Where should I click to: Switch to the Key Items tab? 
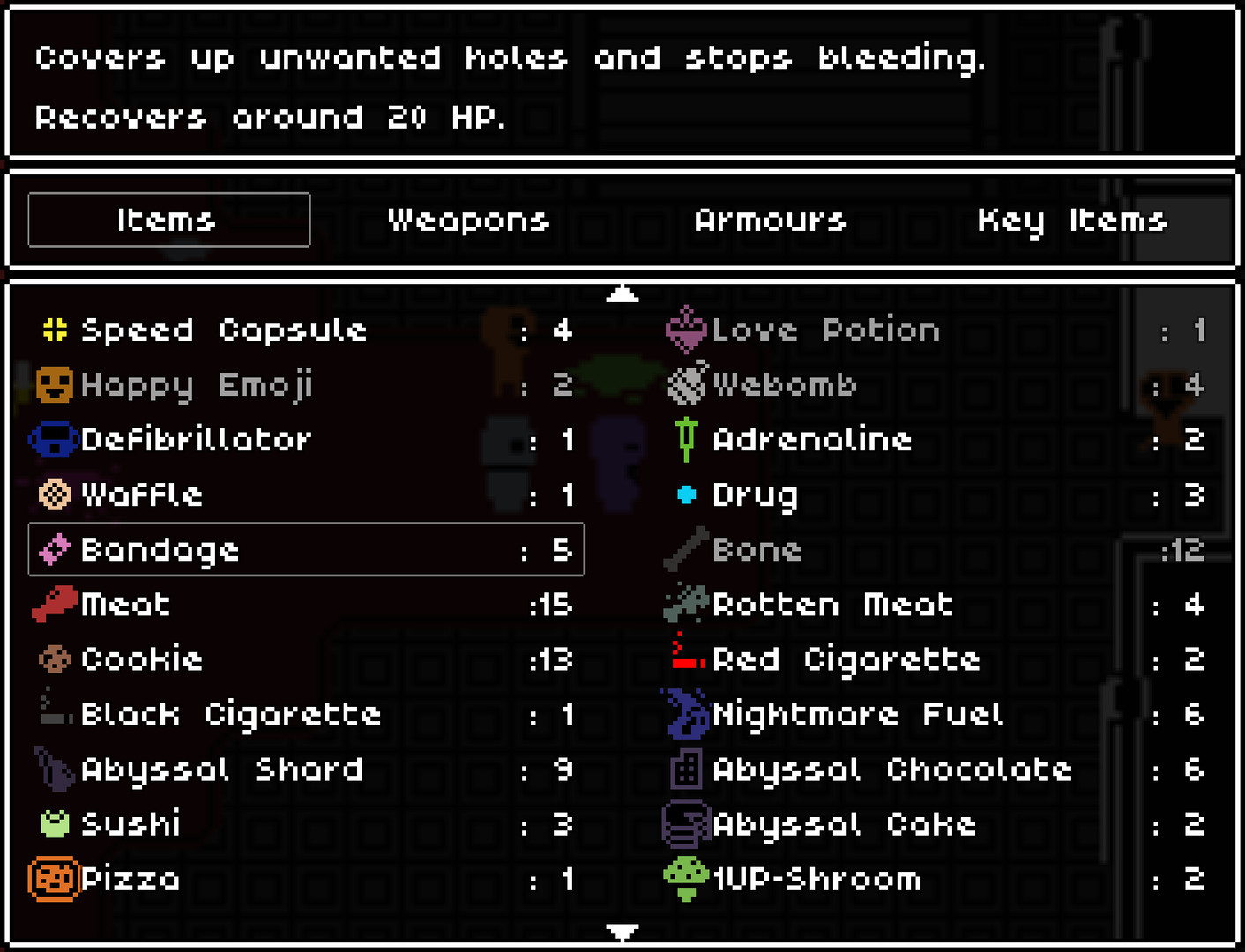(1072, 220)
